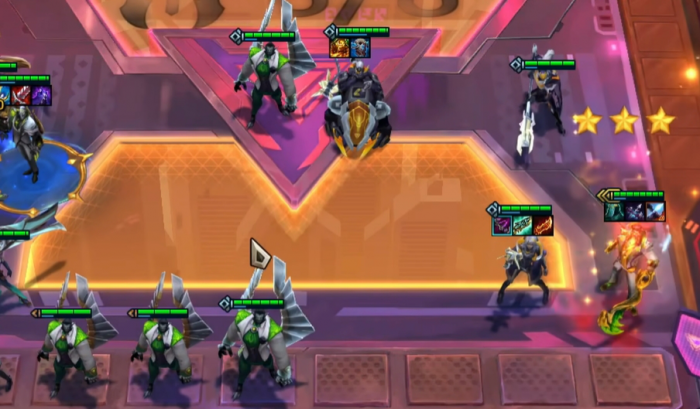Screen dimensions: 700x409
Task: Inspect the purple item on the dark-armored gunner
Action: pyautogui.click(x=502, y=226)
